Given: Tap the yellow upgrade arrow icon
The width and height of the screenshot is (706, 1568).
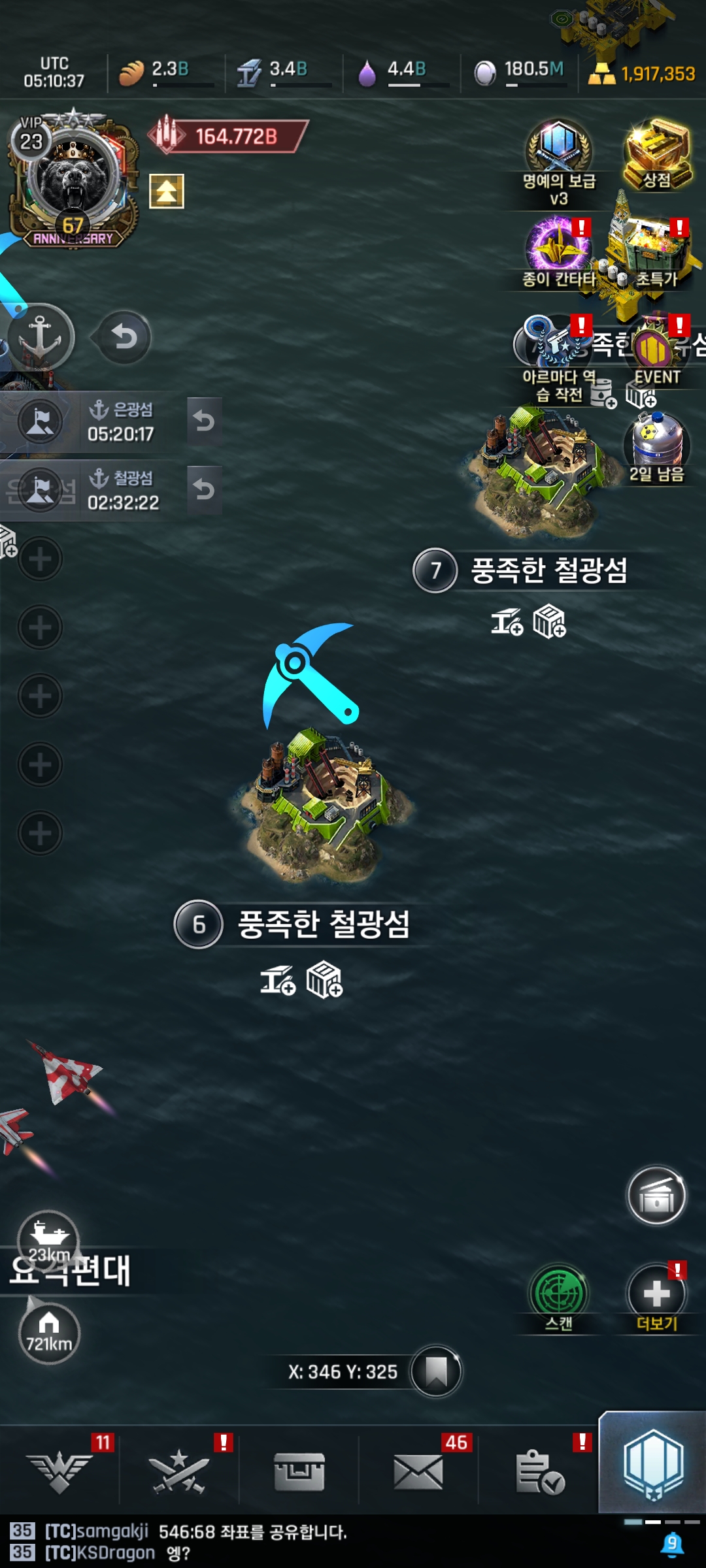Looking at the screenshot, I should 167,191.
